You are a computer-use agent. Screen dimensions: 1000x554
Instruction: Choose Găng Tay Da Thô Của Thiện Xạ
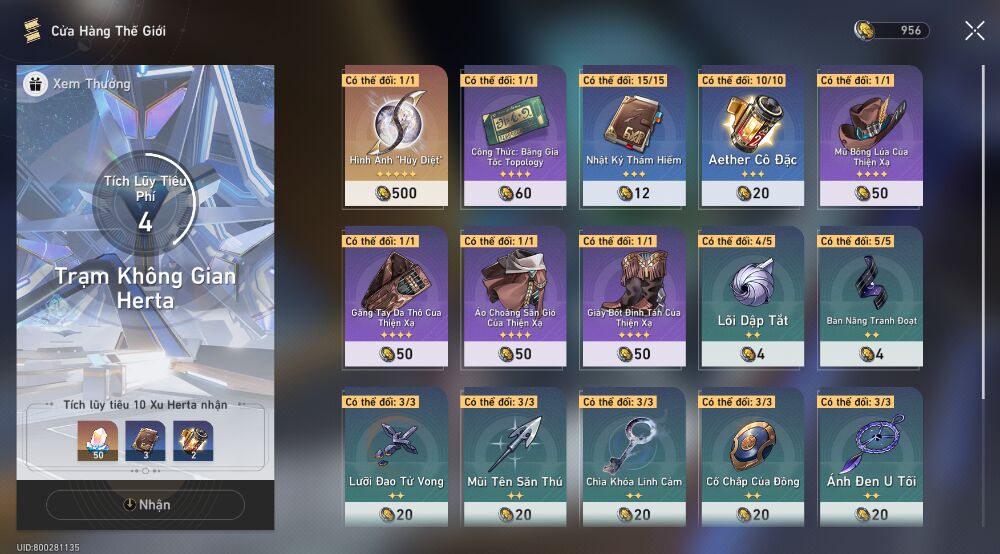click(396, 297)
